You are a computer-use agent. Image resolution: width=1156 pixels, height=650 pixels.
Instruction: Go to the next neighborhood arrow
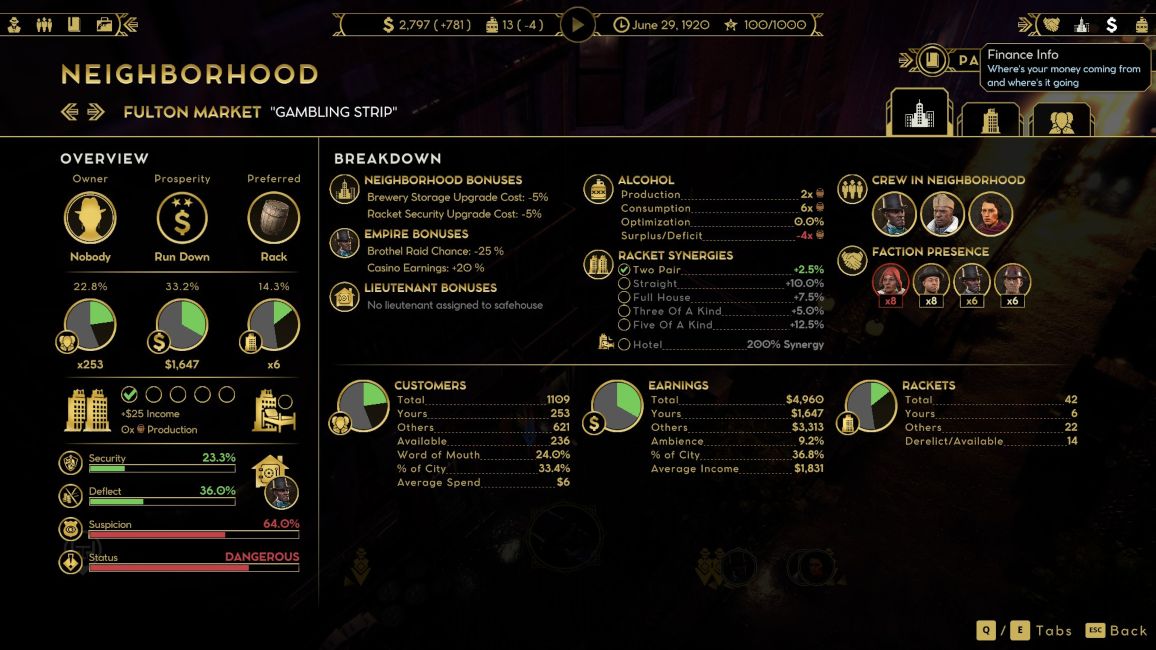pos(96,112)
